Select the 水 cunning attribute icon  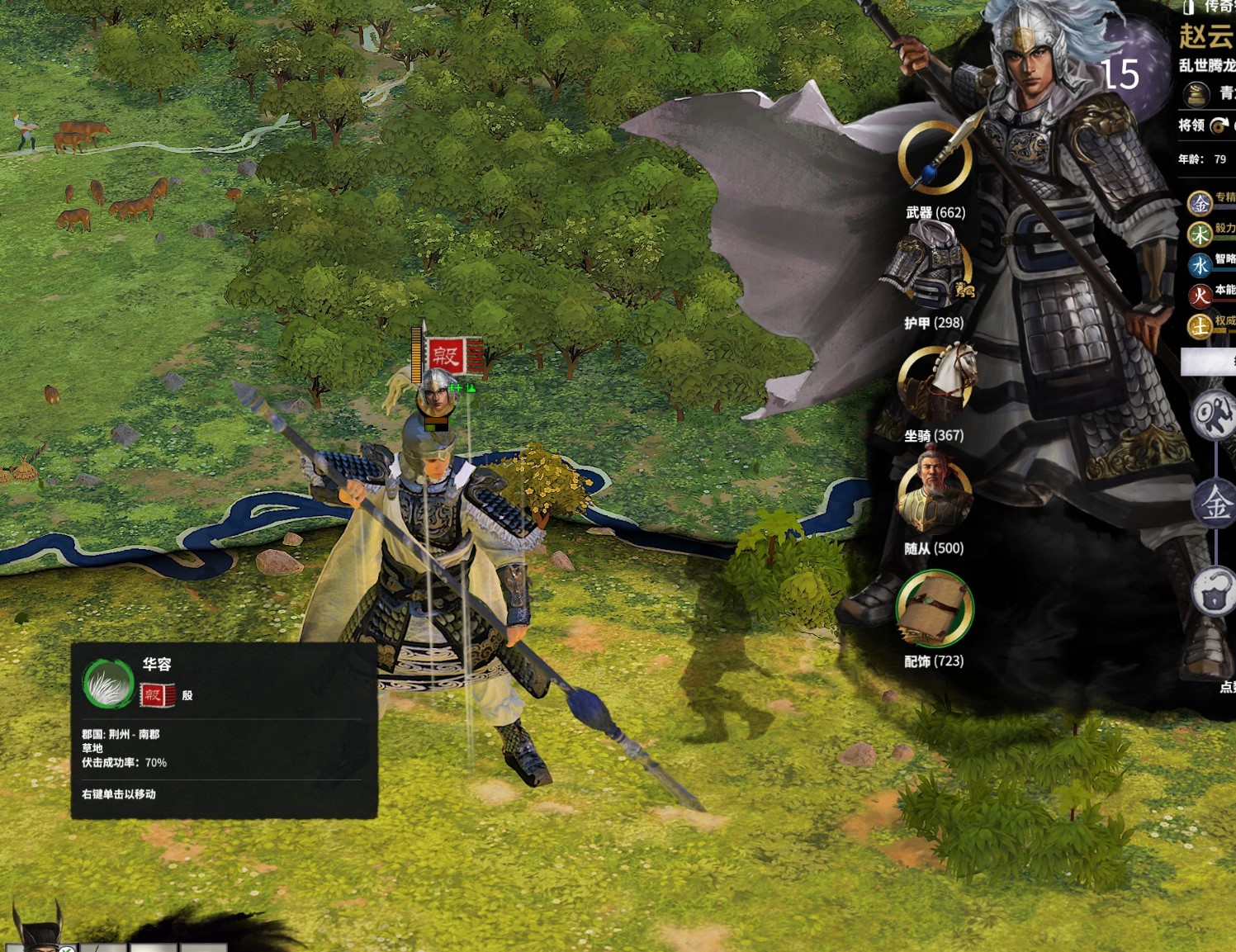click(x=1200, y=265)
